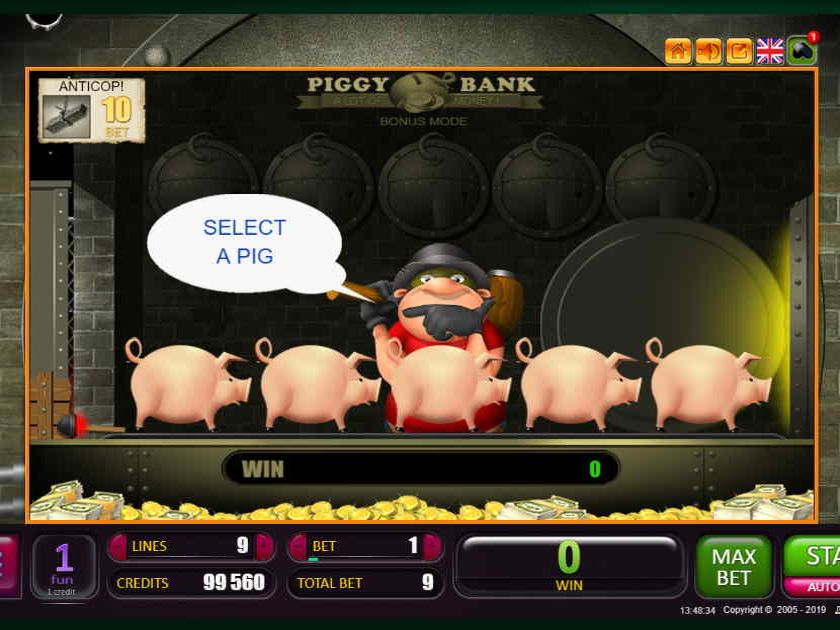
Task: Change the 1 fun coin value
Action: pos(64,566)
